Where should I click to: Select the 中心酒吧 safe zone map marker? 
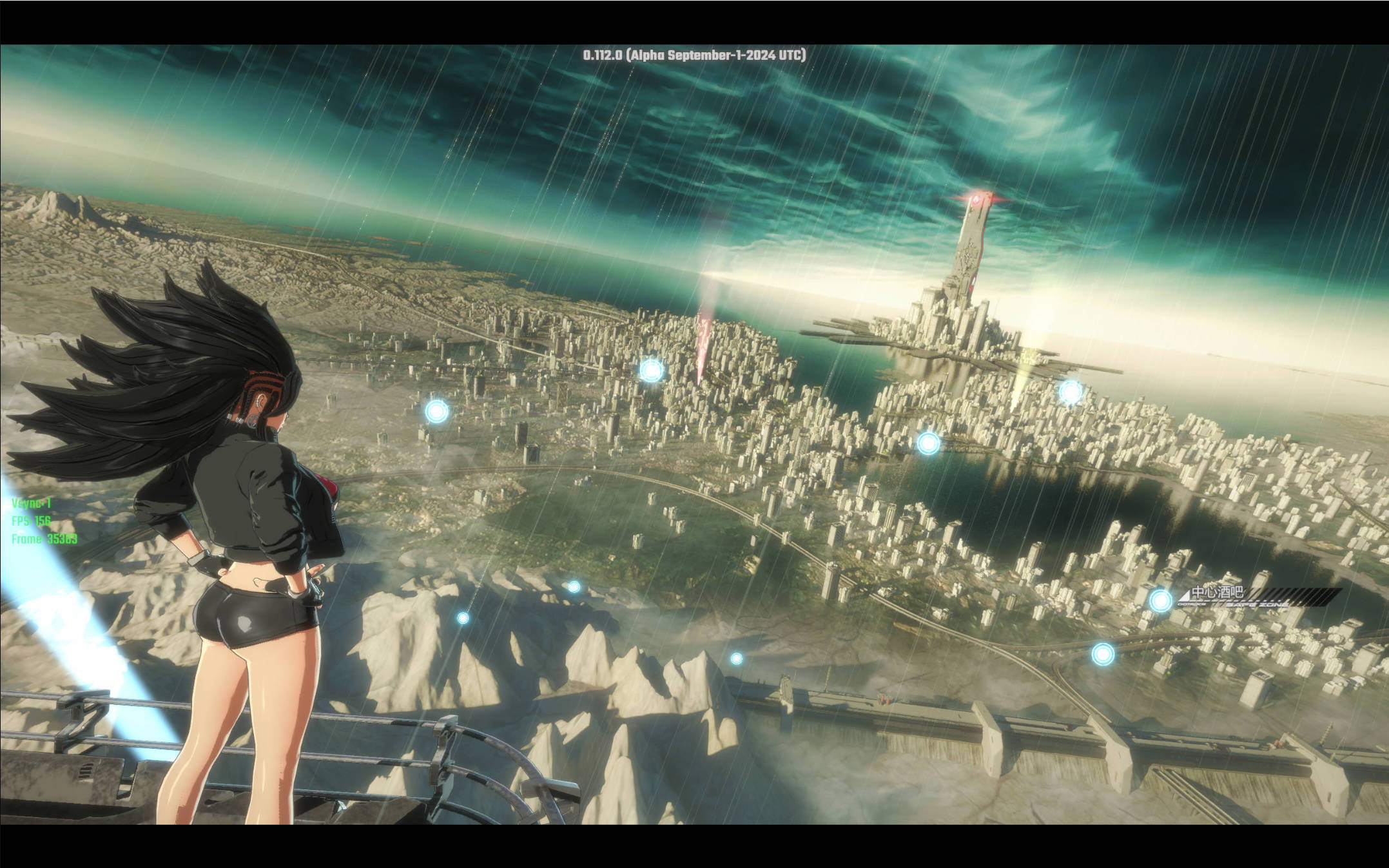tap(1161, 601)
